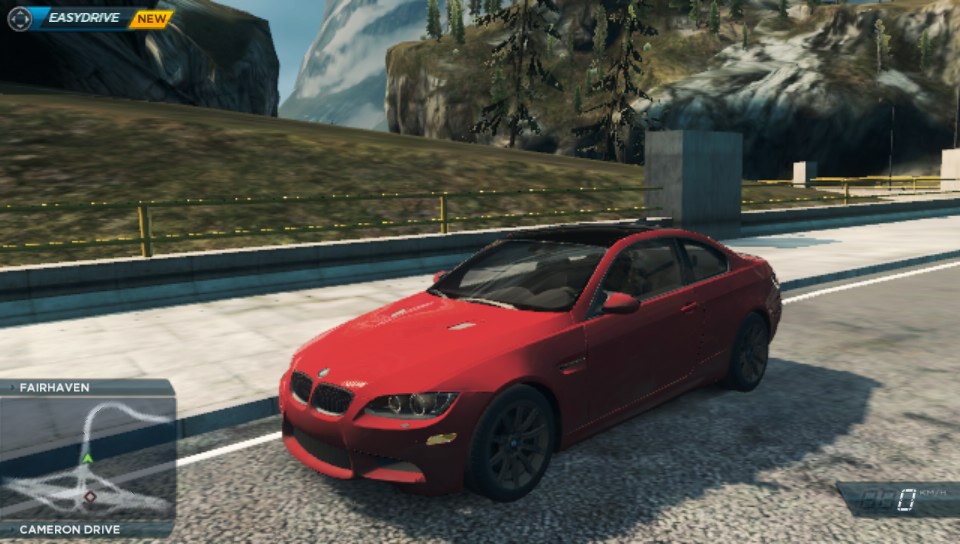Click the Fairhaven minimap
Screen dimensions: 960x544
tap(88, 458)
